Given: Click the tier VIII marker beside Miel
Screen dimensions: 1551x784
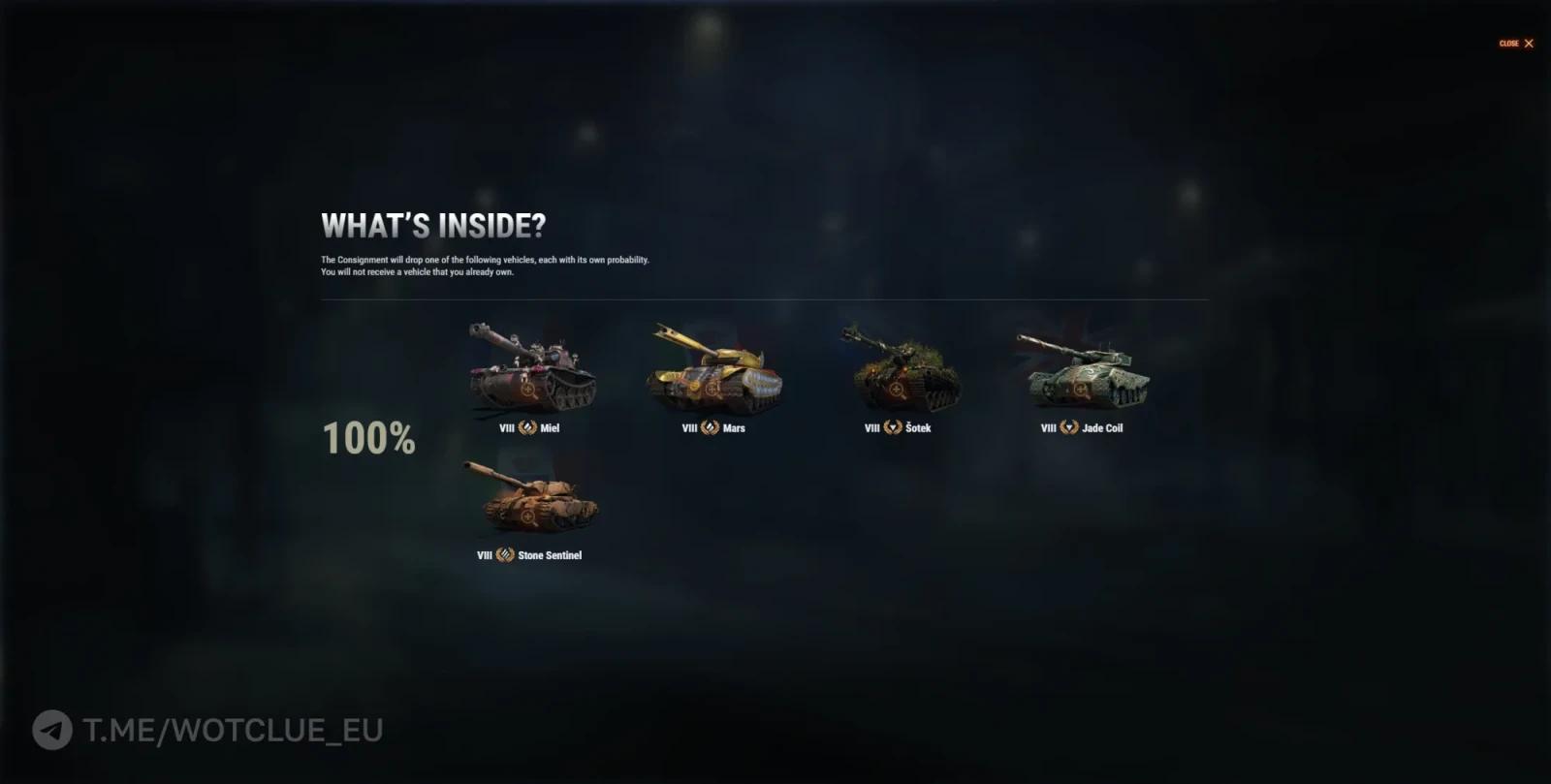Looking at the screenshot, I should 505,427.
